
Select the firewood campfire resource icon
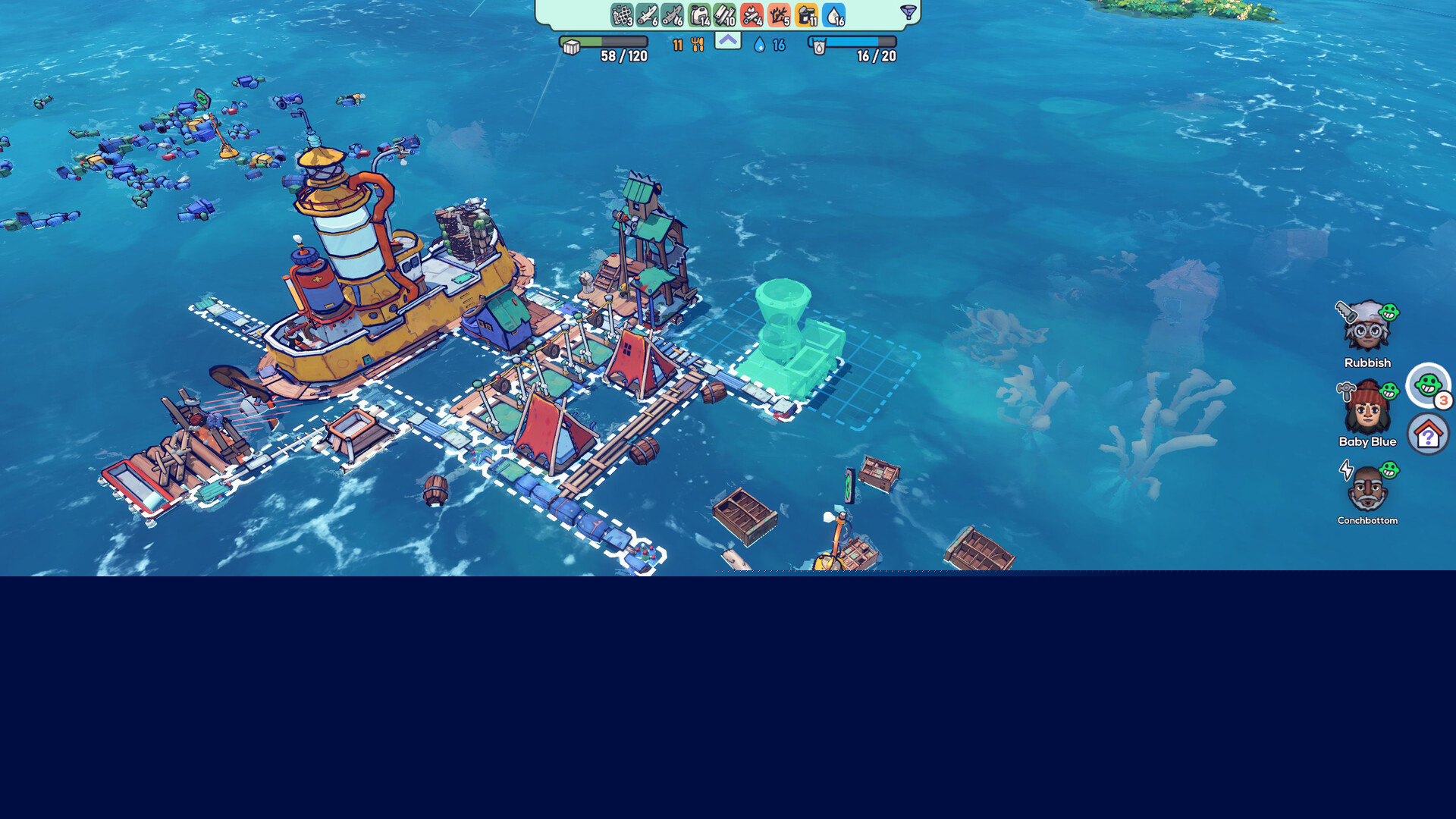click(752, 15)
